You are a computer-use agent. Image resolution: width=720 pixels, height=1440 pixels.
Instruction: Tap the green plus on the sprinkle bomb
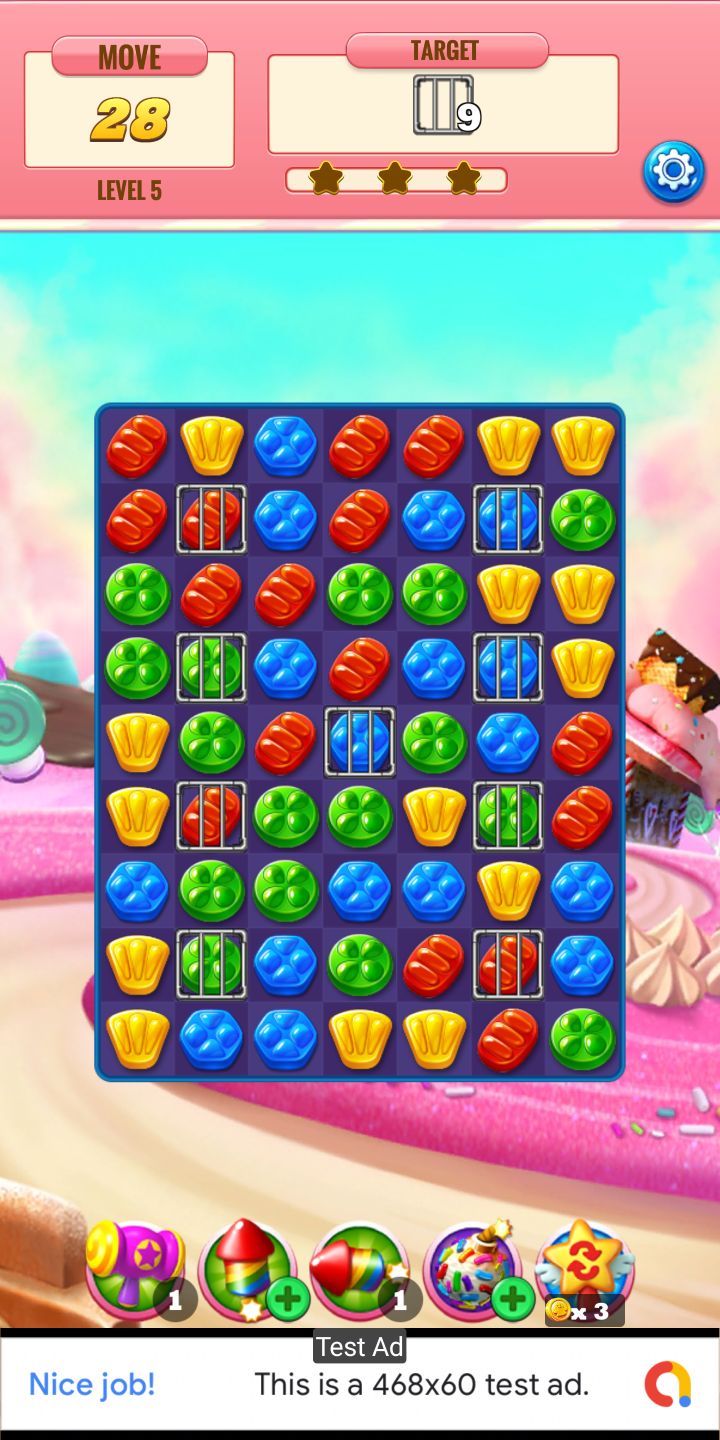513,1300
